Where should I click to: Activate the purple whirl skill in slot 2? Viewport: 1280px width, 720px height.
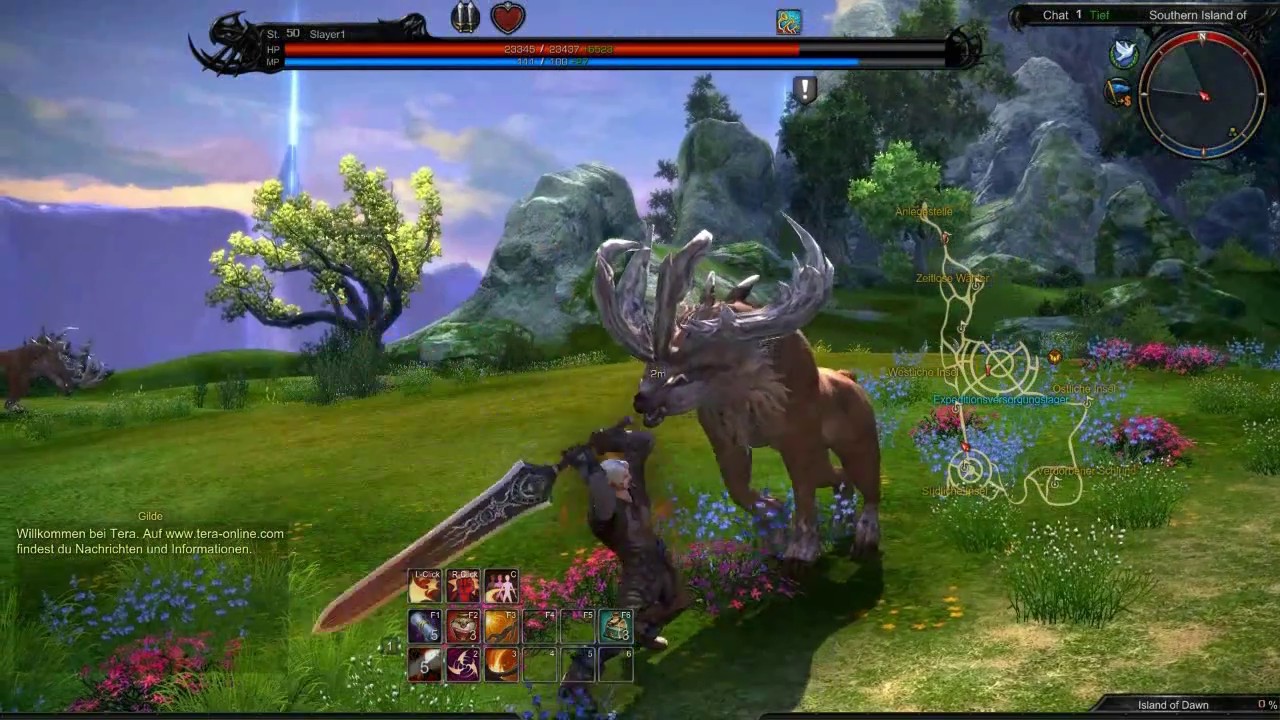click(x=463, y=664)
